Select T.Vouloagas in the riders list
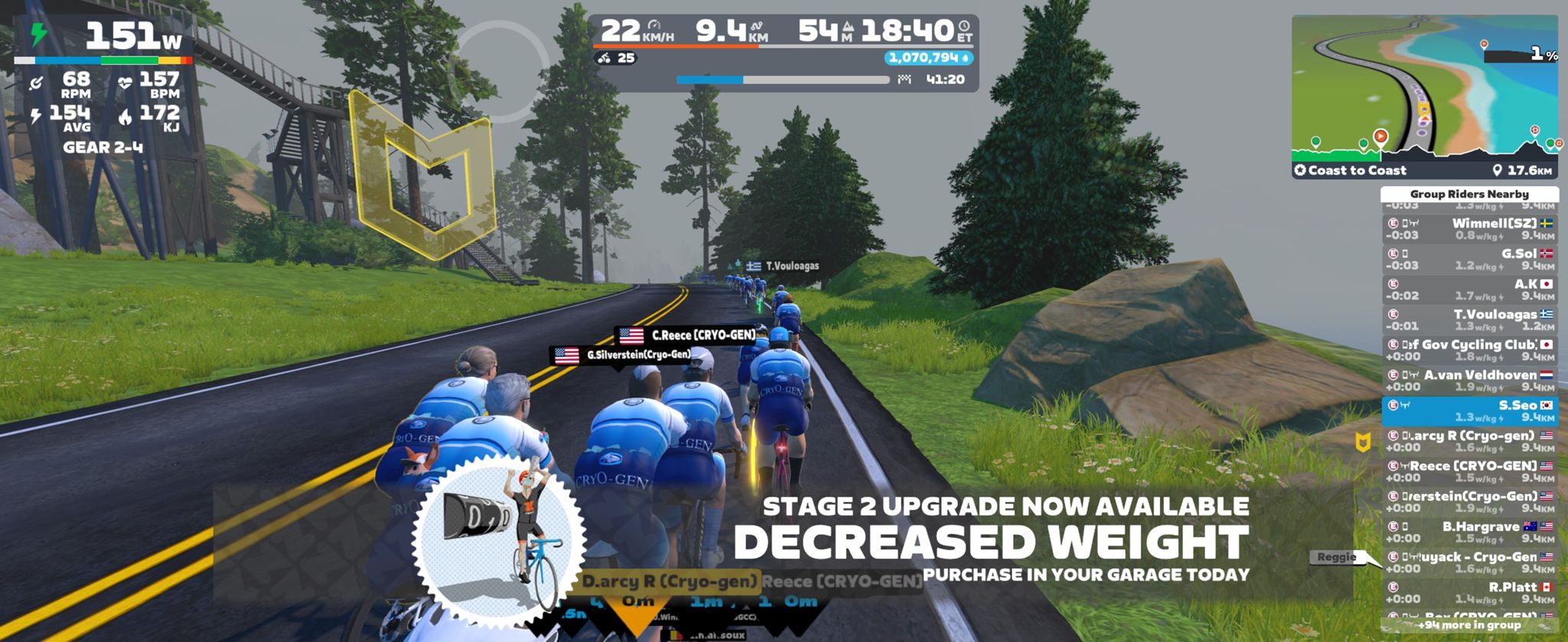 click(x=1469, y=320)
